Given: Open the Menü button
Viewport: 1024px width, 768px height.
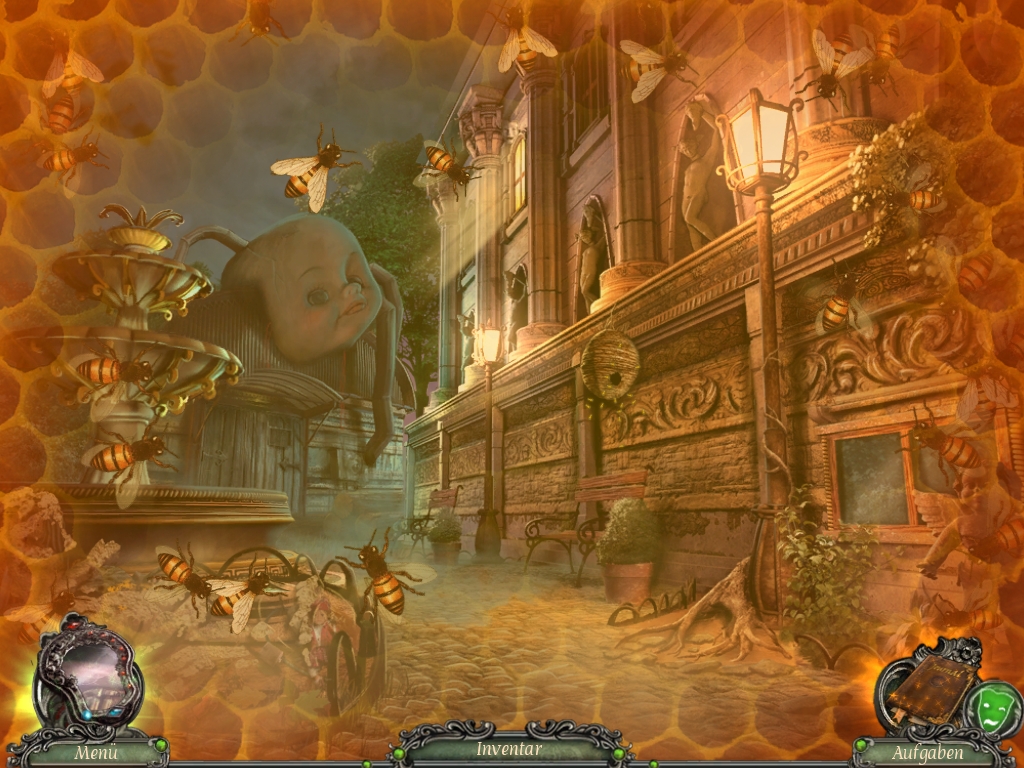Looking at the screenshot, I should click(95, 752).
